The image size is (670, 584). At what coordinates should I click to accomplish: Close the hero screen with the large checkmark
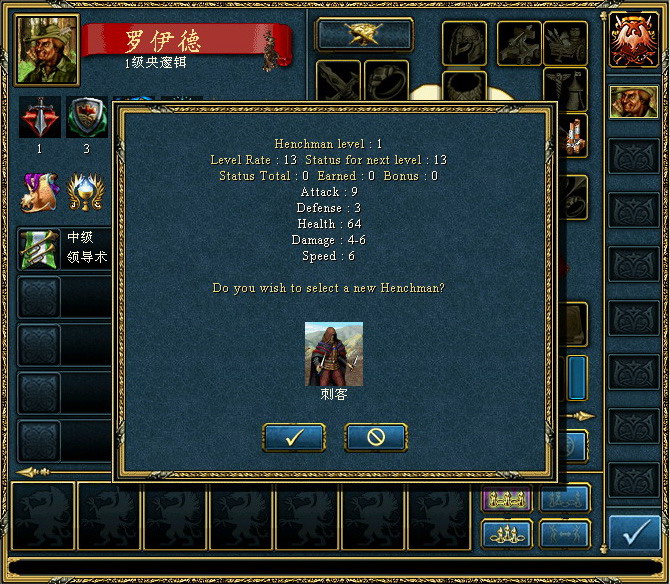(634, 533)
